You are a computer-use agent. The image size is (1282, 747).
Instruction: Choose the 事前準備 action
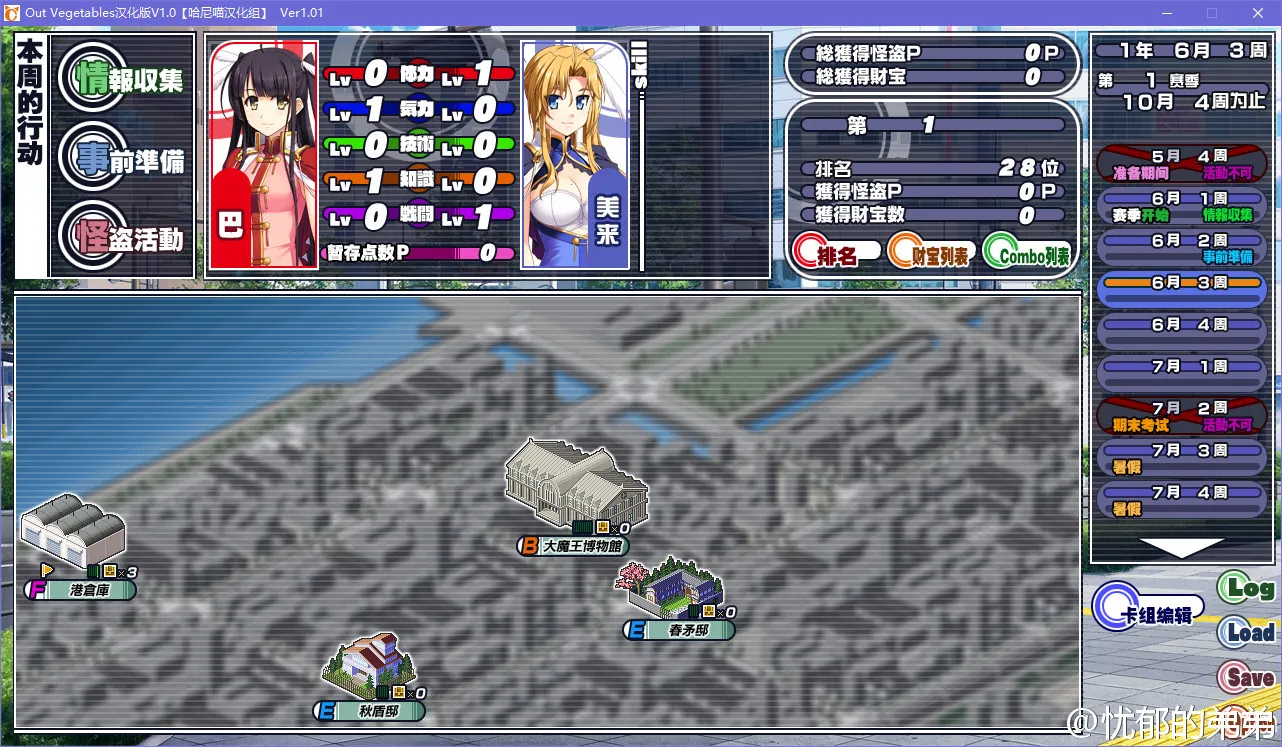point(122,158)
